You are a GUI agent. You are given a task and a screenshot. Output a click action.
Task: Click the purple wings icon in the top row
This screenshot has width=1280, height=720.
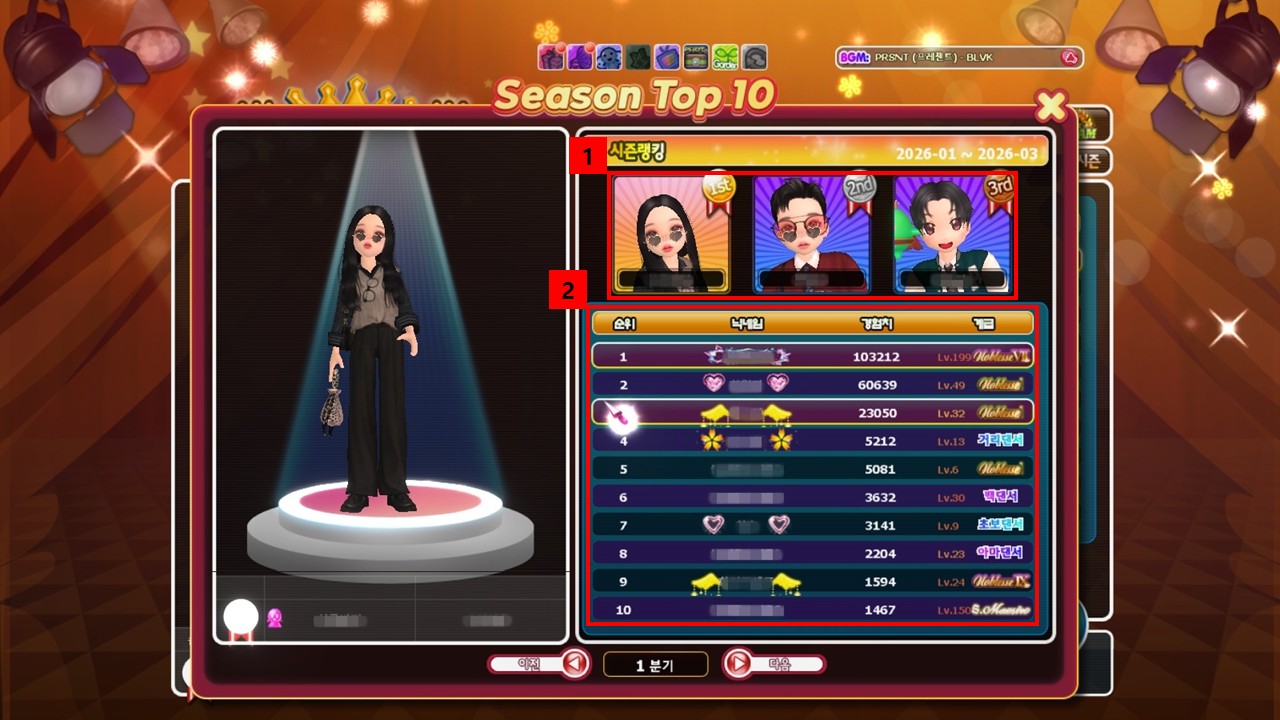pyautogui.click(x=579, y=57)
